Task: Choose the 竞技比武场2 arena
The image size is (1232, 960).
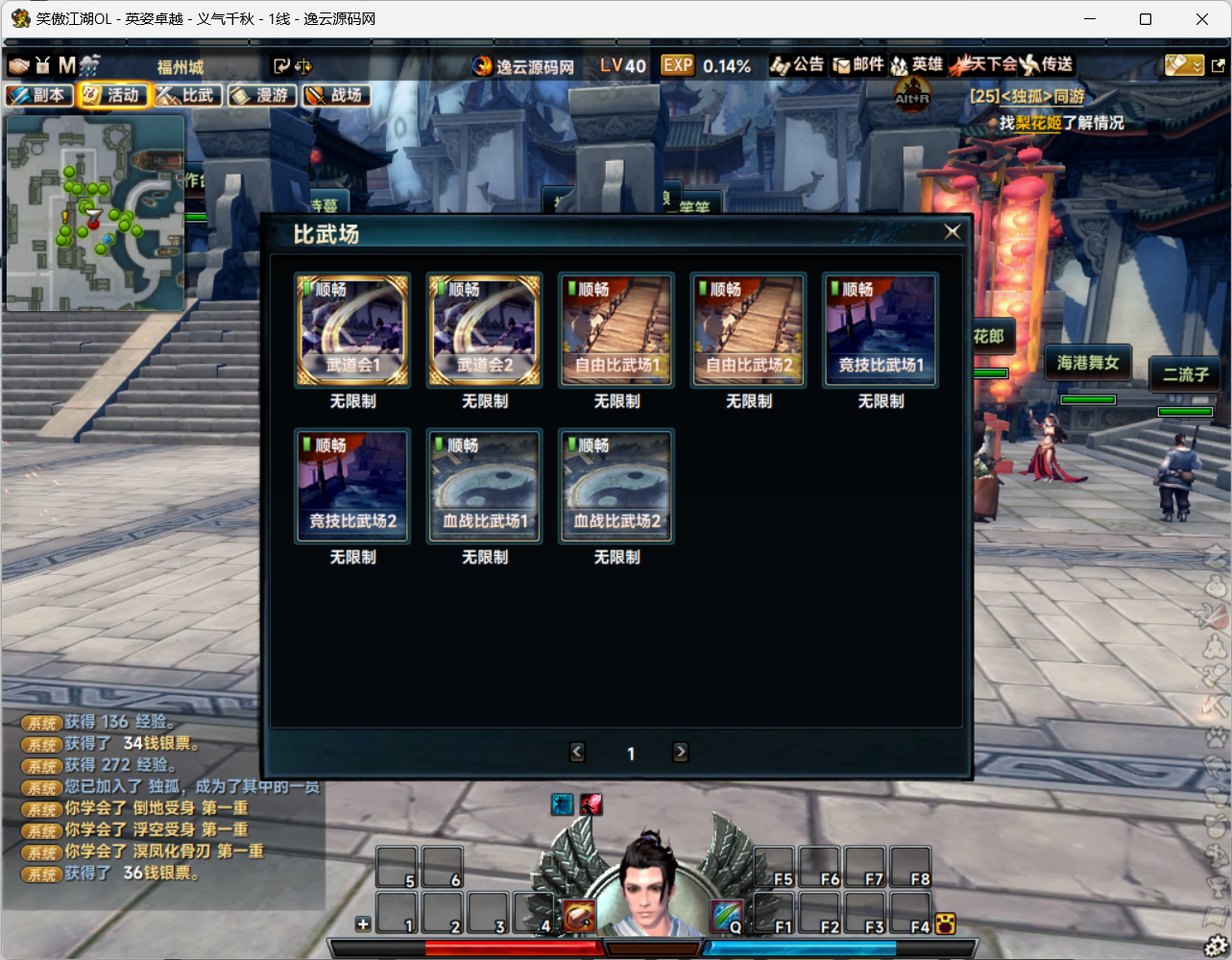Action: tap(352, 486)
